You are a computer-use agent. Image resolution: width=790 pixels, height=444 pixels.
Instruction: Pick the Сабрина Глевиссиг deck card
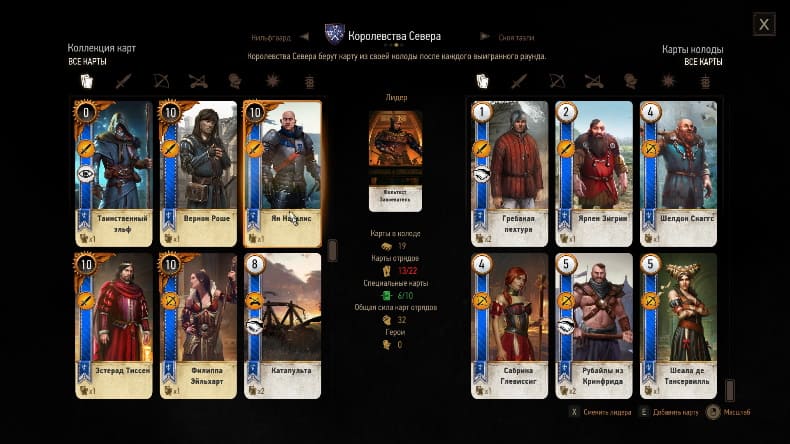tap(510, 324)
